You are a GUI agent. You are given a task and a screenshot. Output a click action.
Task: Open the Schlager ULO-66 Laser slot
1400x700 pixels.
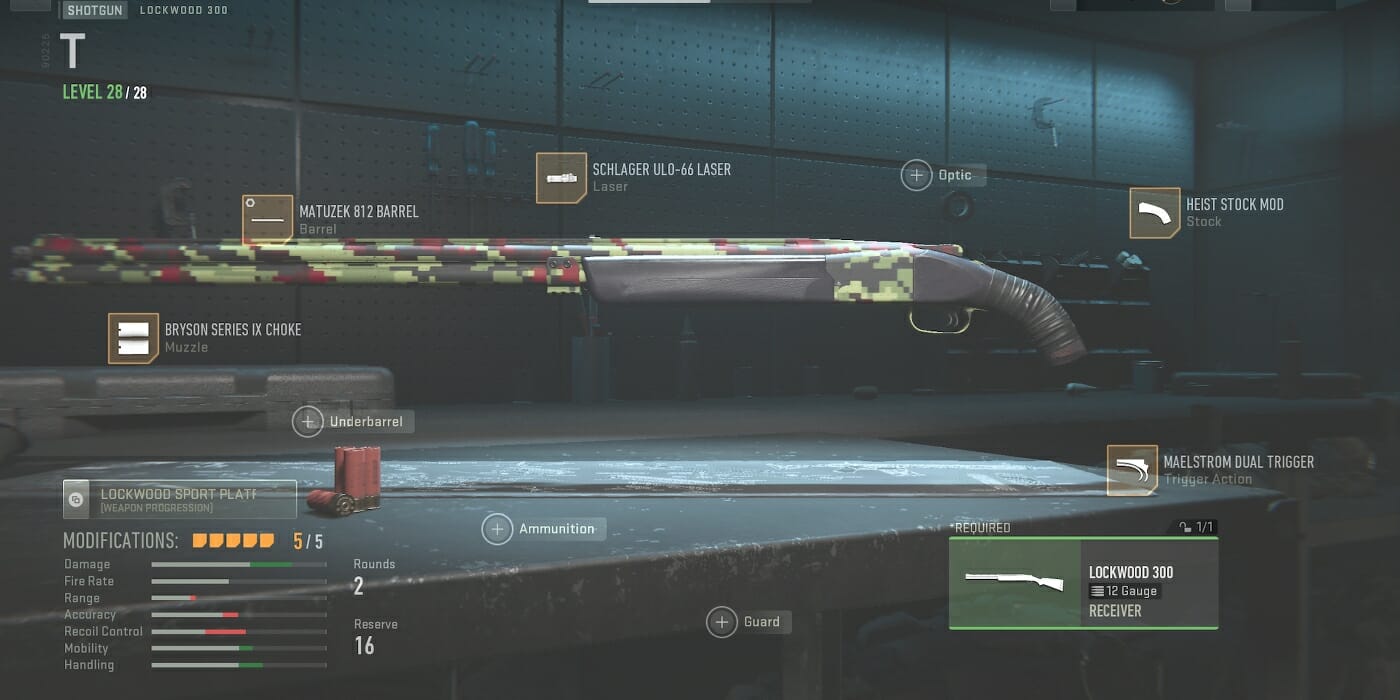pyautogui.click(x=561, y=178)
